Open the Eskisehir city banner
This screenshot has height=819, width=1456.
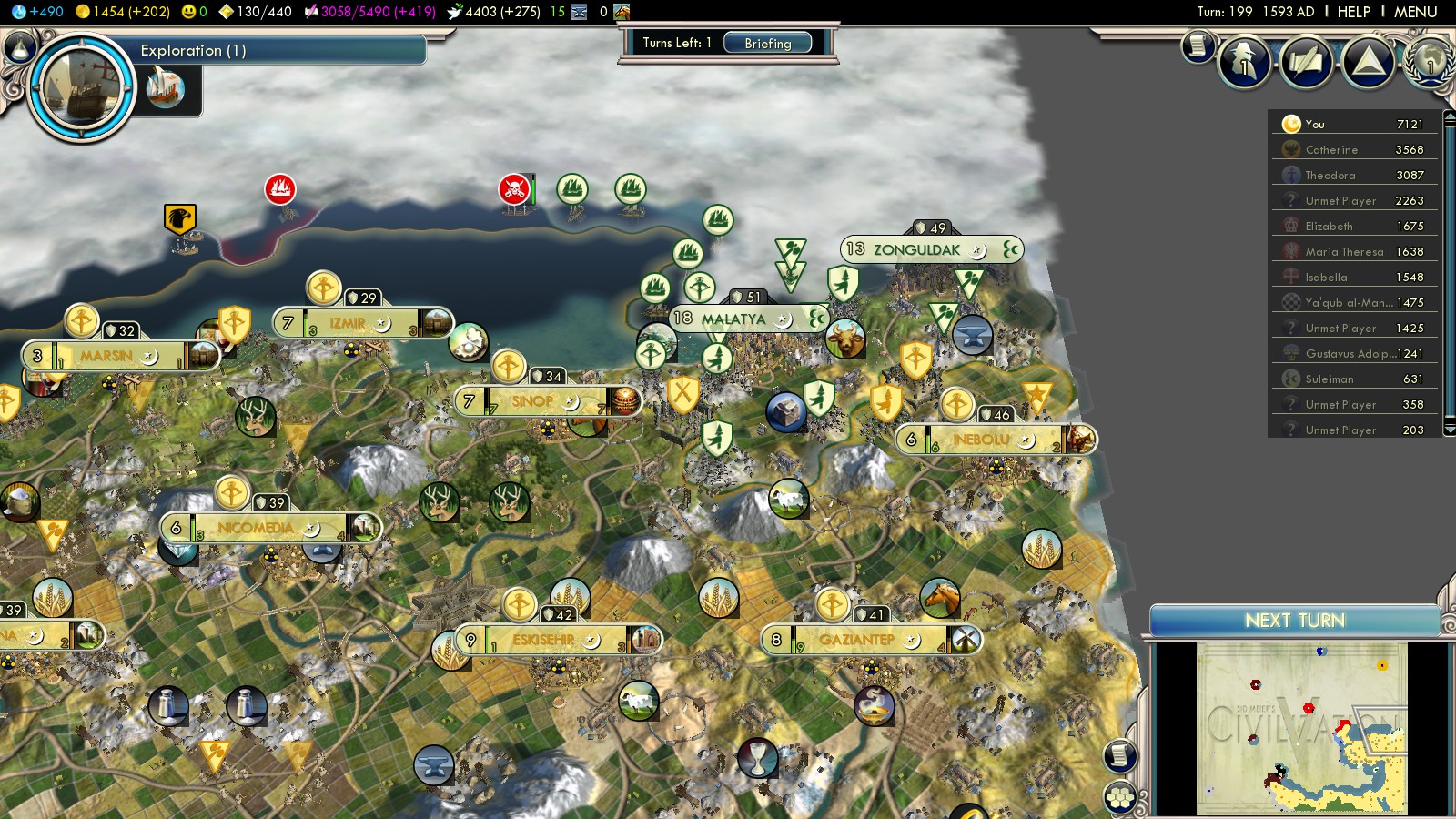pos(543,640)
